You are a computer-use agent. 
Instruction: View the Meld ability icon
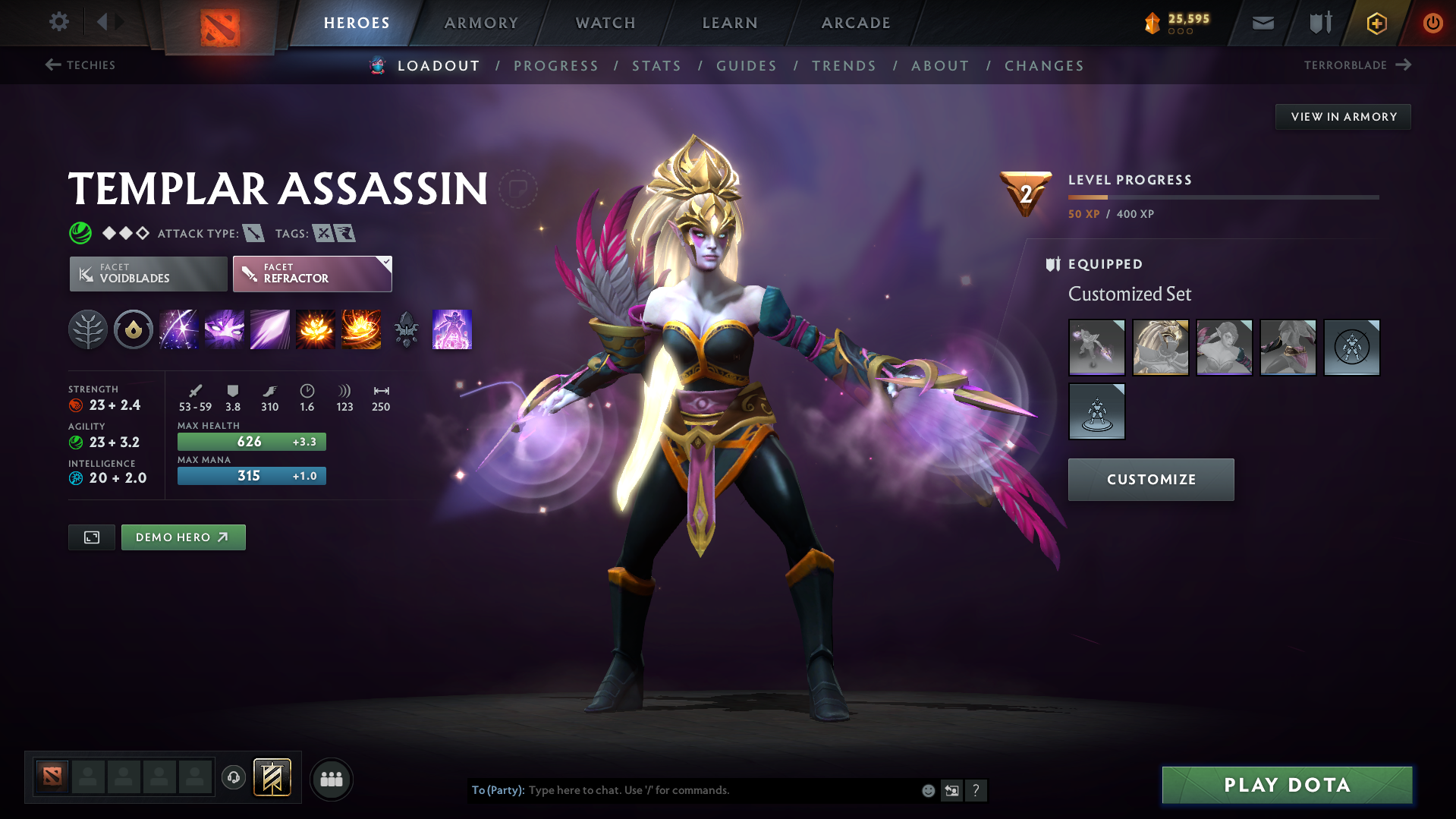[x=225, y=329]
